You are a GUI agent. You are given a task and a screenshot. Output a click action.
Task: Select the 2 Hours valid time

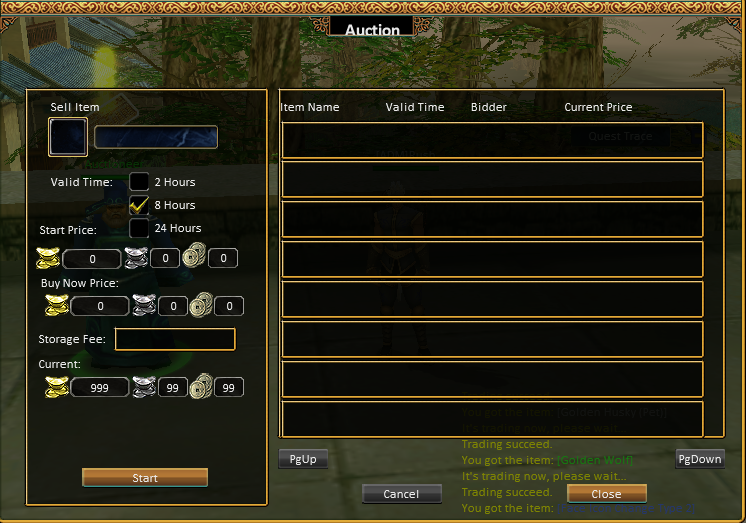139,182
